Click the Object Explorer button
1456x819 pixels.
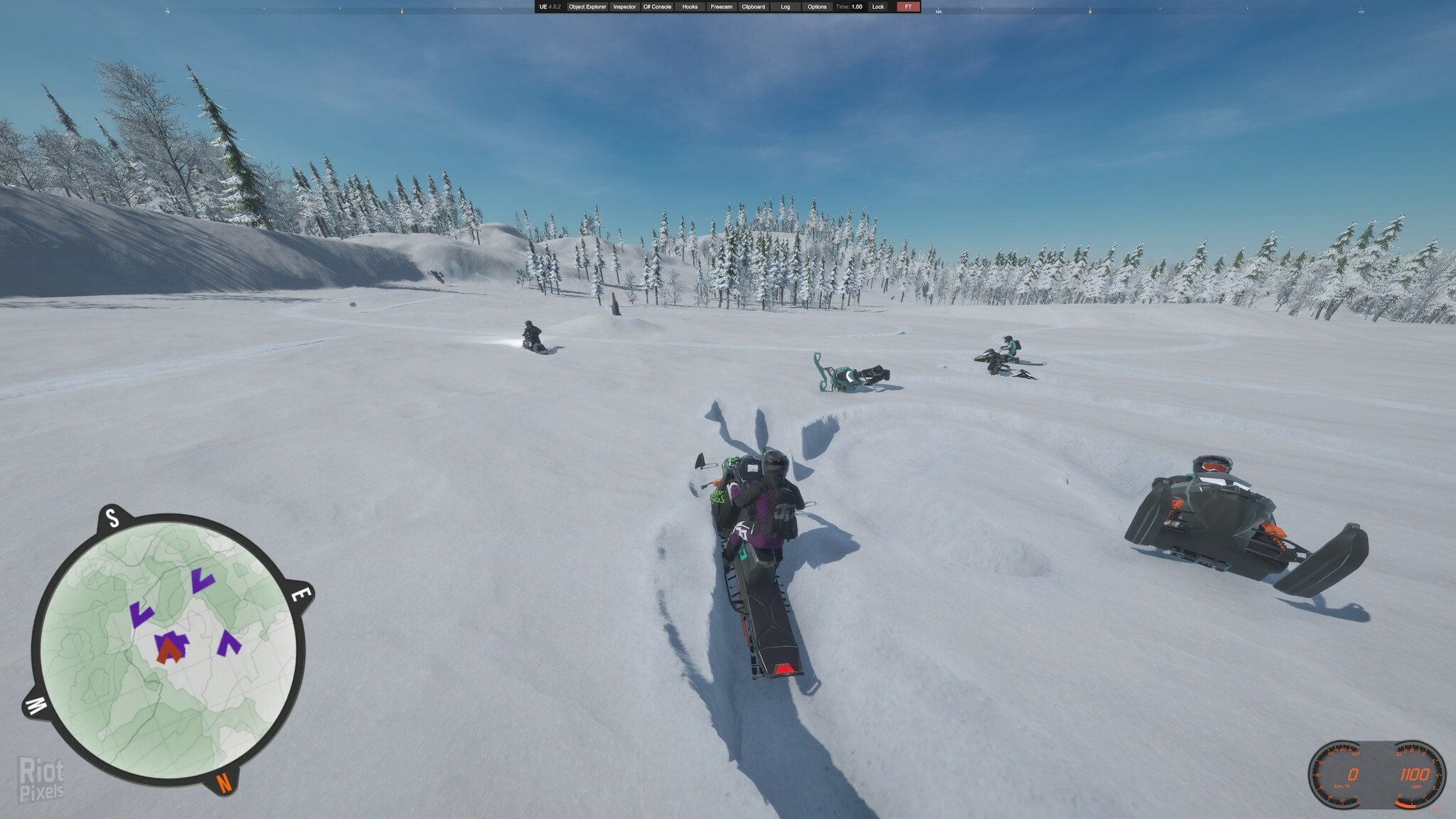pos(588,6)
